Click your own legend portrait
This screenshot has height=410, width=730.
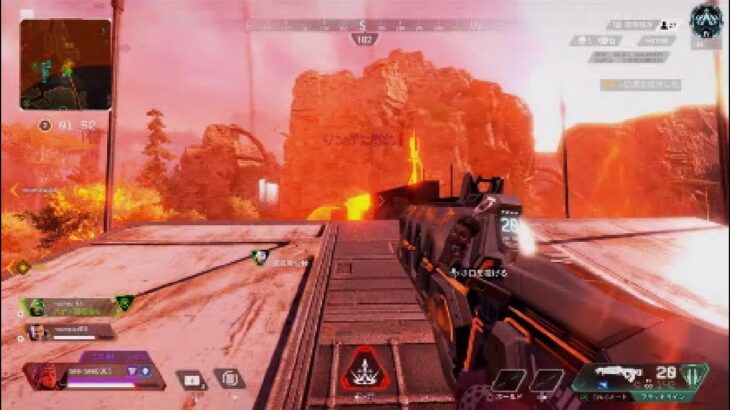44,377
